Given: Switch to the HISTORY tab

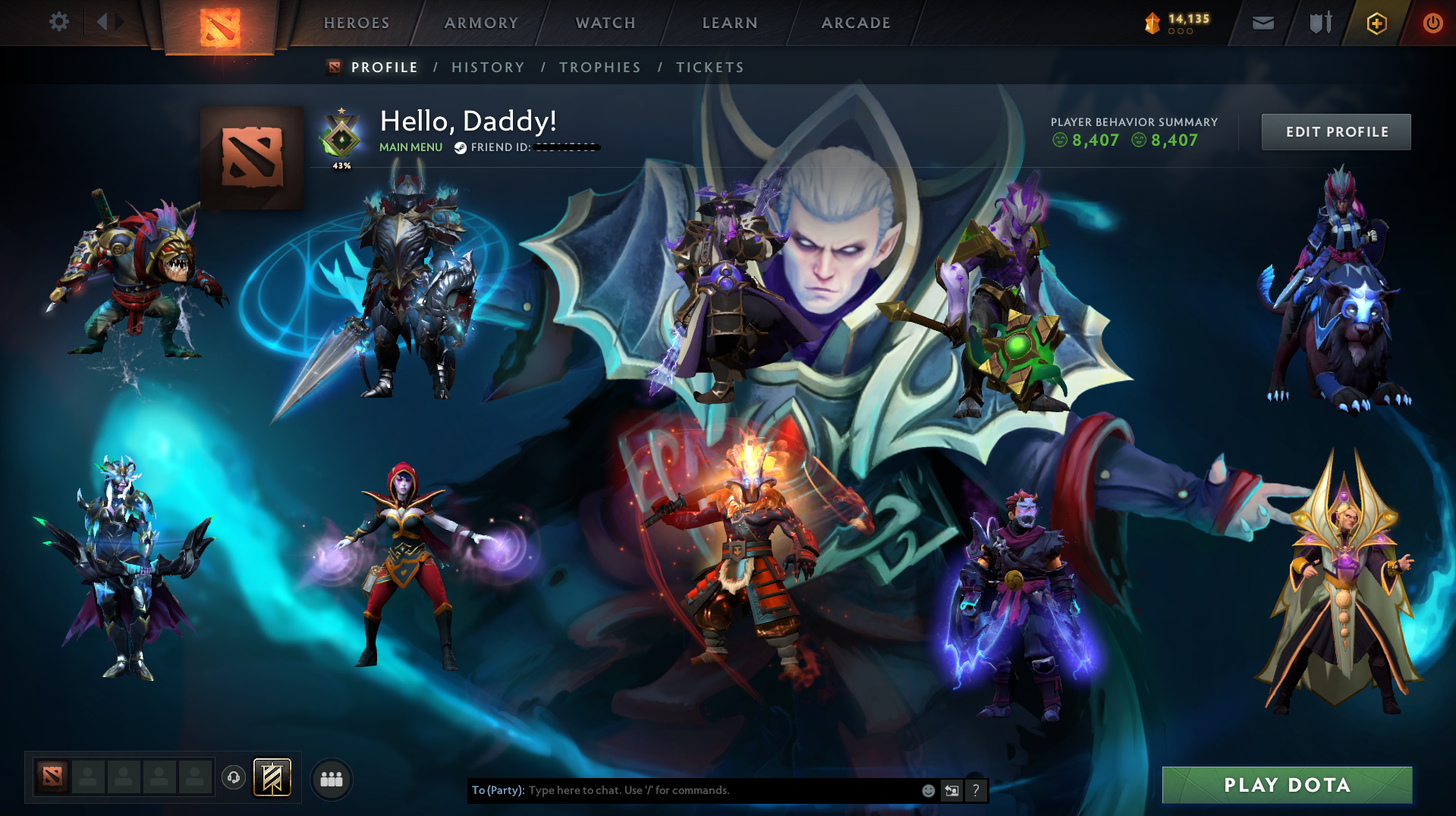Looking at the screenshot, I should pos(488,67).
